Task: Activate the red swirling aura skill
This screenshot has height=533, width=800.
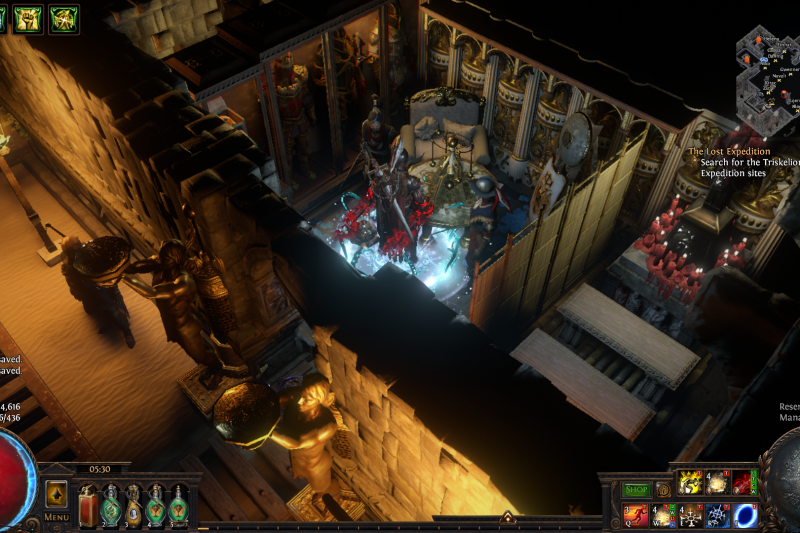Action: pos(744,484)
